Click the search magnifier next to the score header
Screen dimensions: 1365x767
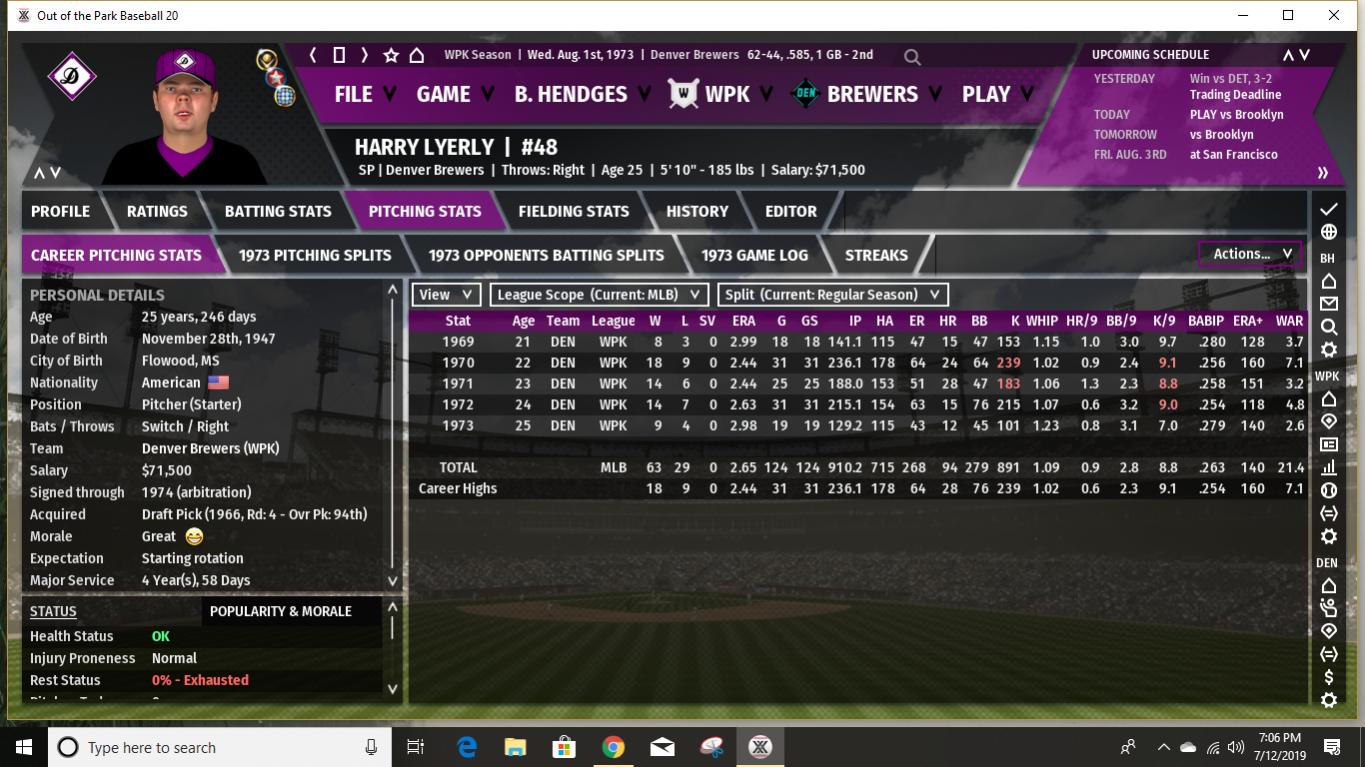911,57
